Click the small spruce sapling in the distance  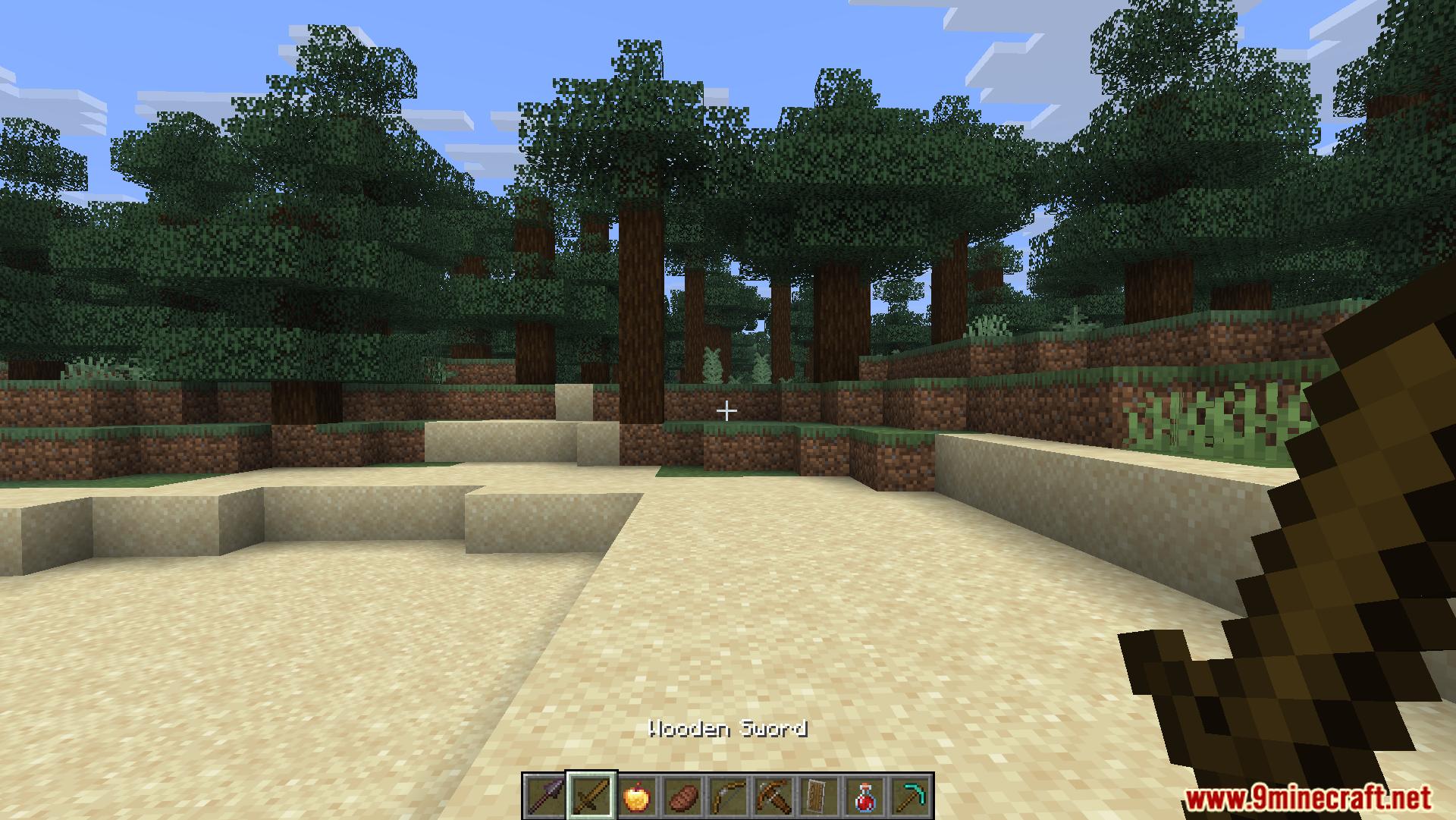coord(714,364)
